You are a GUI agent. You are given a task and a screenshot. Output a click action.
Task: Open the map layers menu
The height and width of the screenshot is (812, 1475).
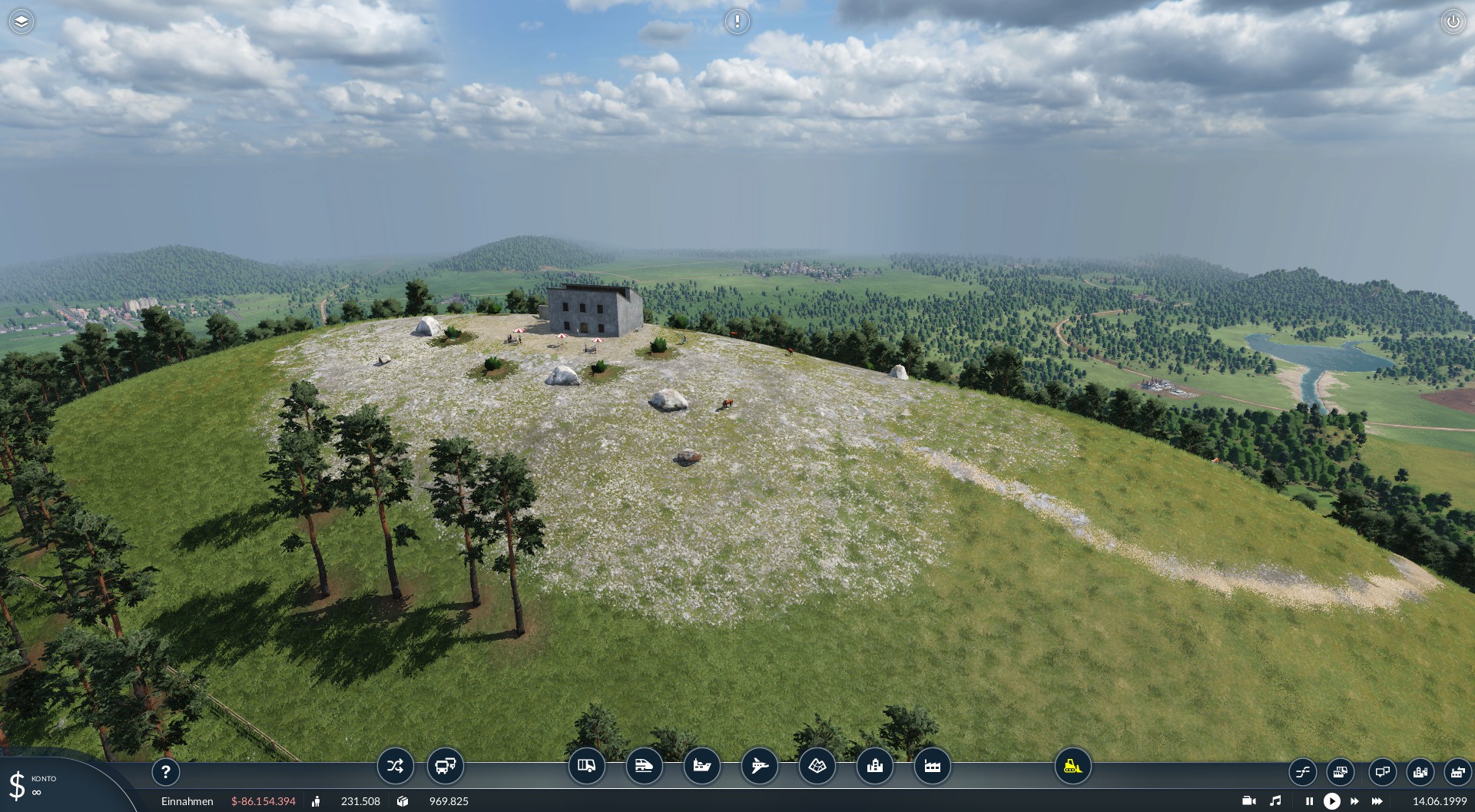[x=22, y=22]
